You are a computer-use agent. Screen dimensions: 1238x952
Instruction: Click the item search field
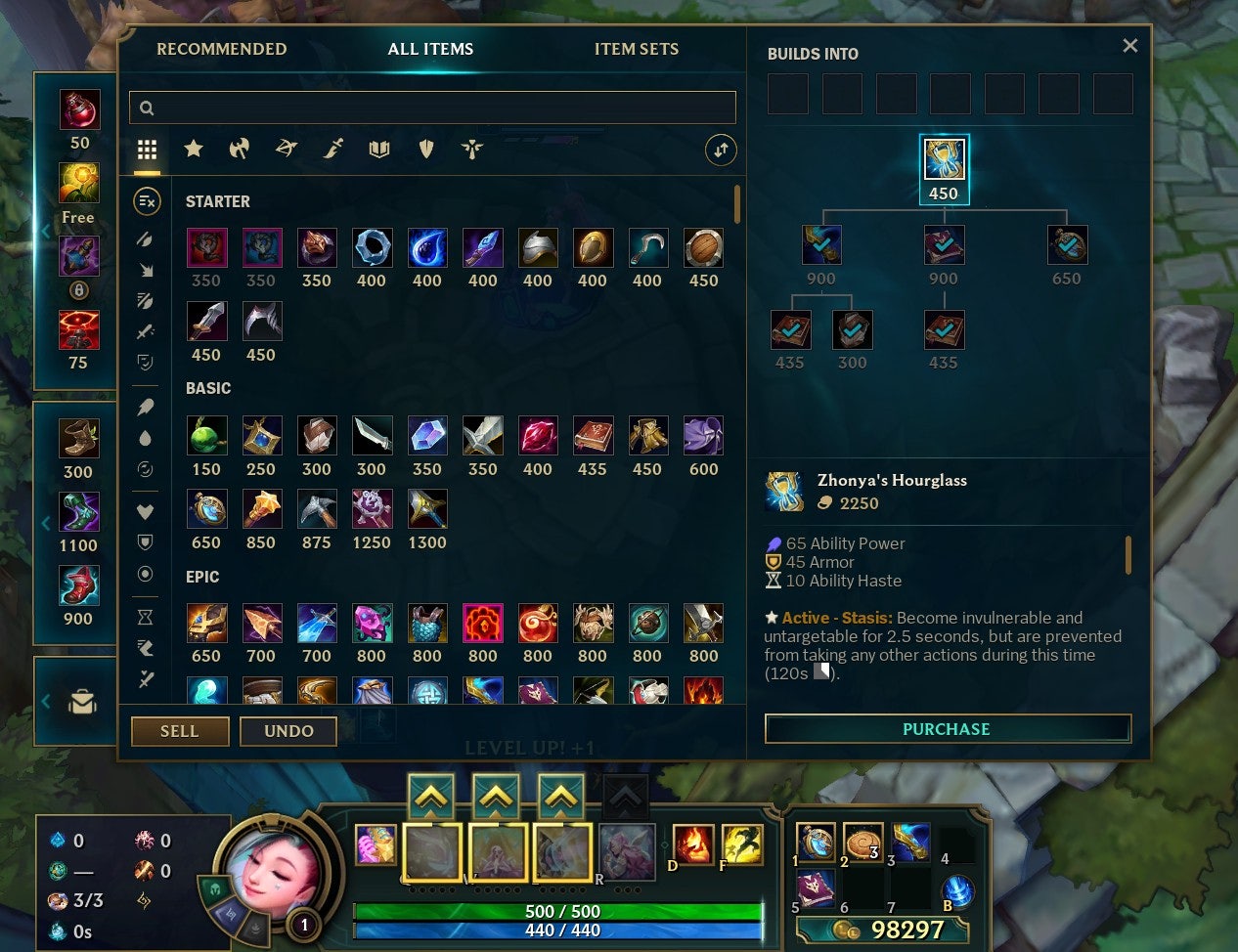click(x=432, y=108)
